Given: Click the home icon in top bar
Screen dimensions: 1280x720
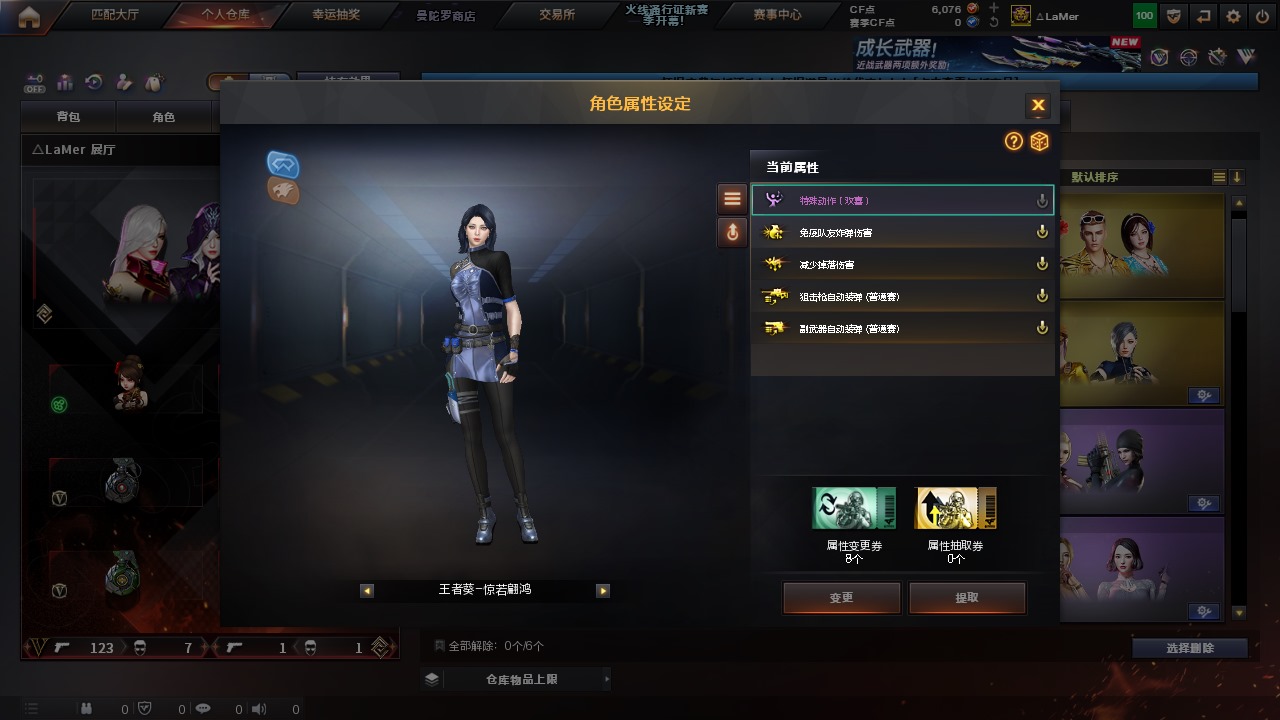Looking at the screenshot, I should (x=29, y=16).
